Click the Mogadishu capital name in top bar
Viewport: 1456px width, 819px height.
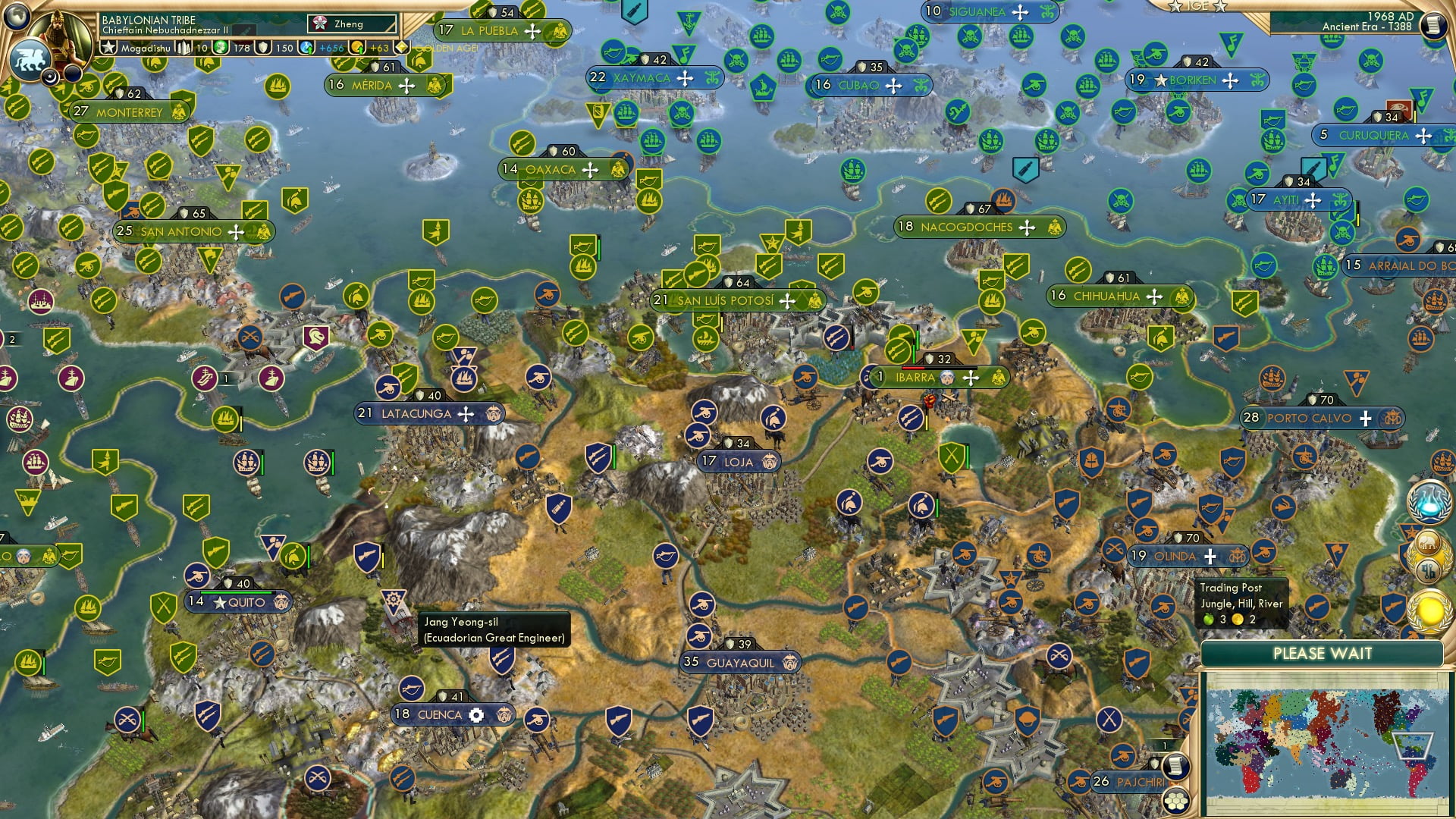pyautogui.click(x=146, y=48)
